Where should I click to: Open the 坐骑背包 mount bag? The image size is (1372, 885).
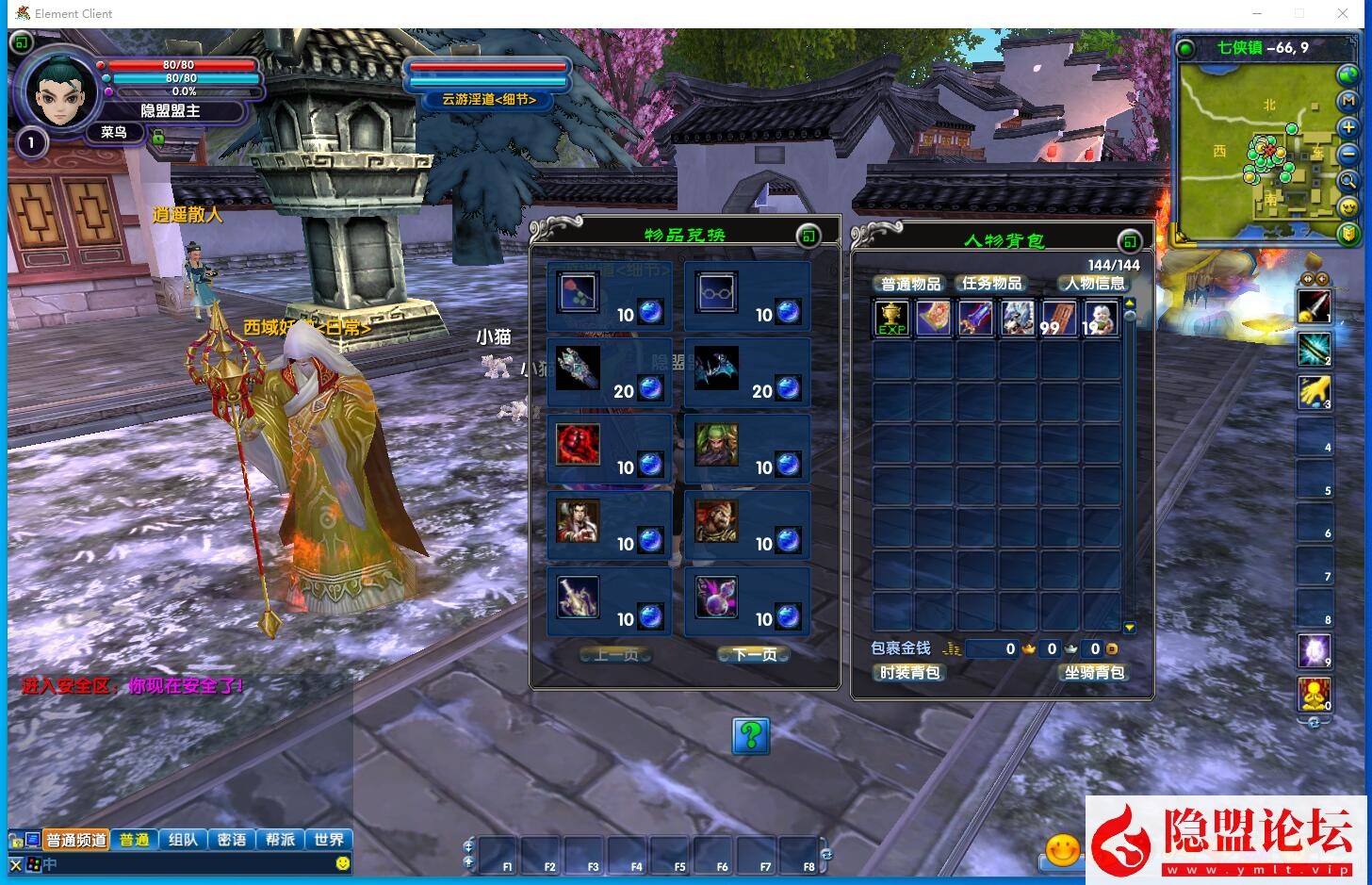[x=1094, y=673]
